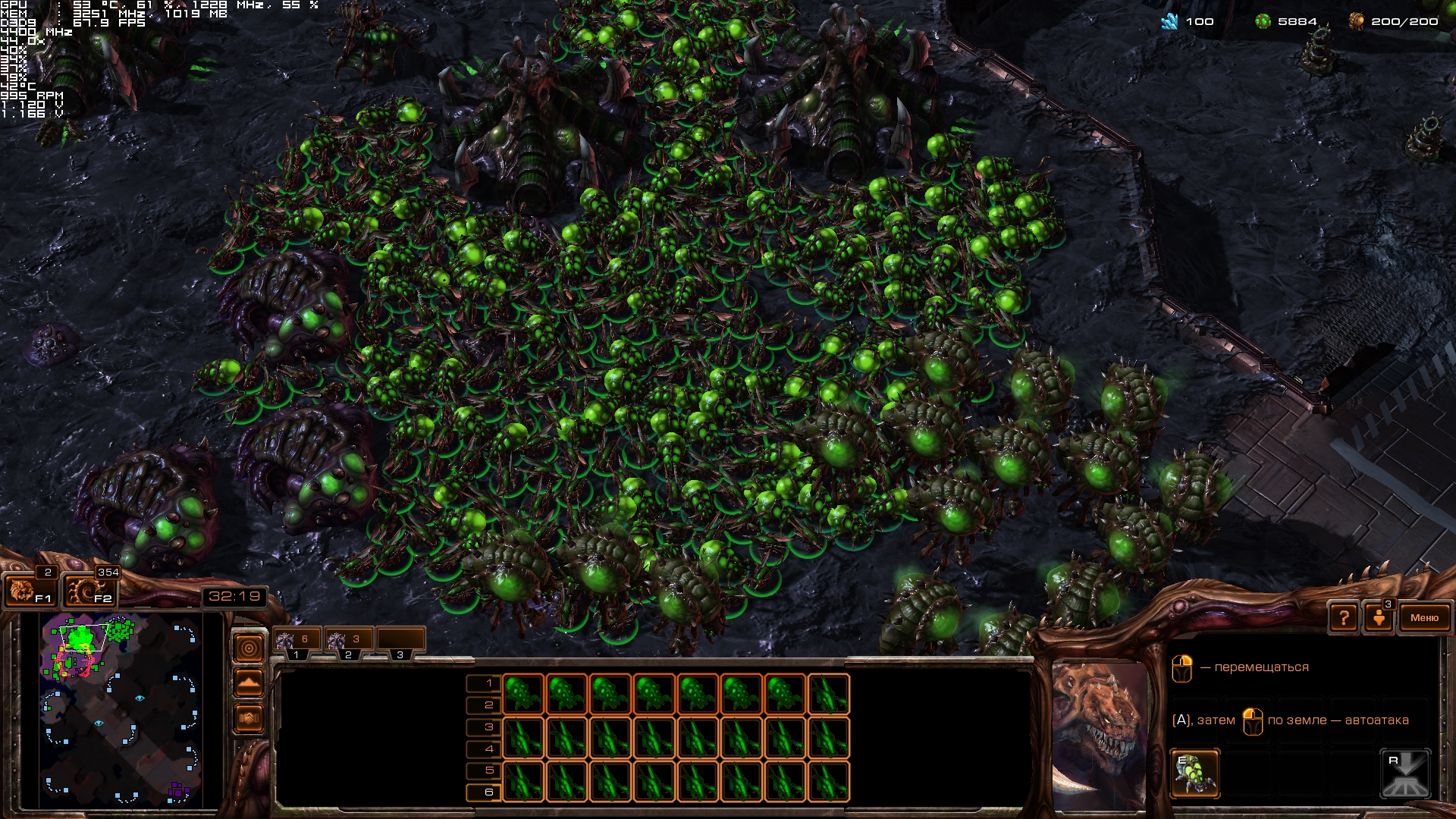Use the Morph to Baneling ability
Screen dimensions: 1456x819
coord(1194,773)
